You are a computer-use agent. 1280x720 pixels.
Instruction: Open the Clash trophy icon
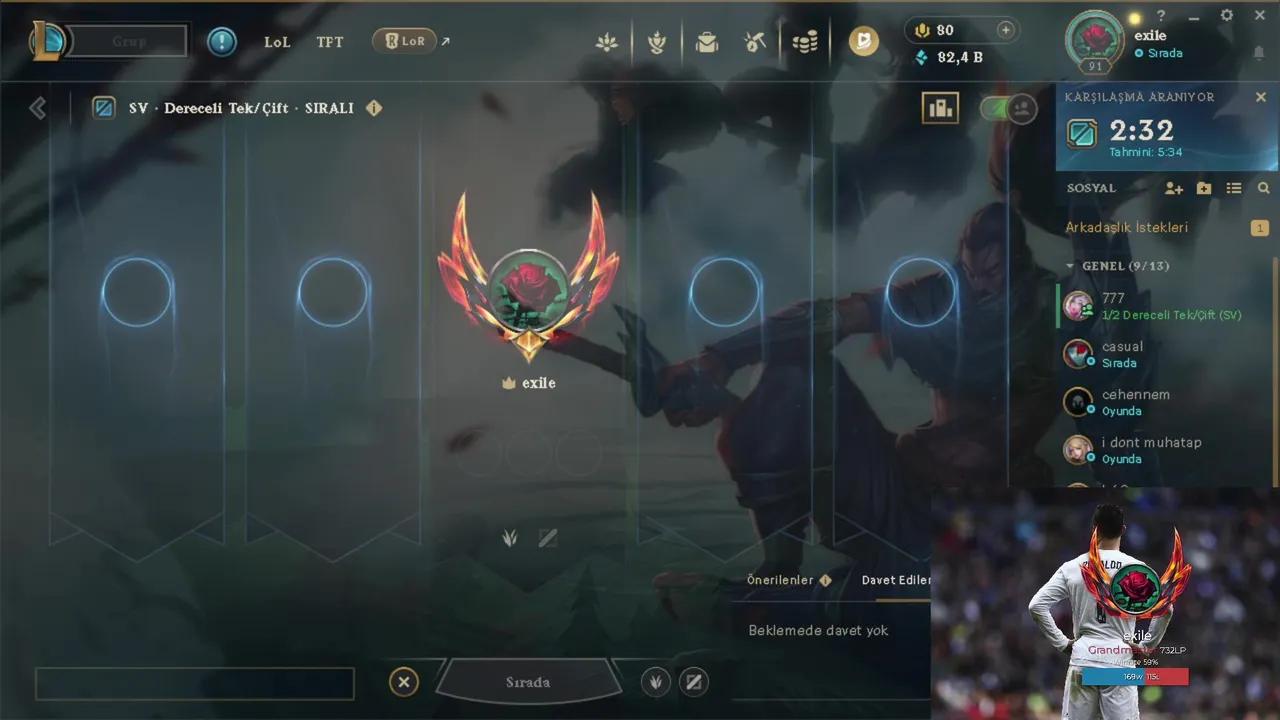[657, 41]
